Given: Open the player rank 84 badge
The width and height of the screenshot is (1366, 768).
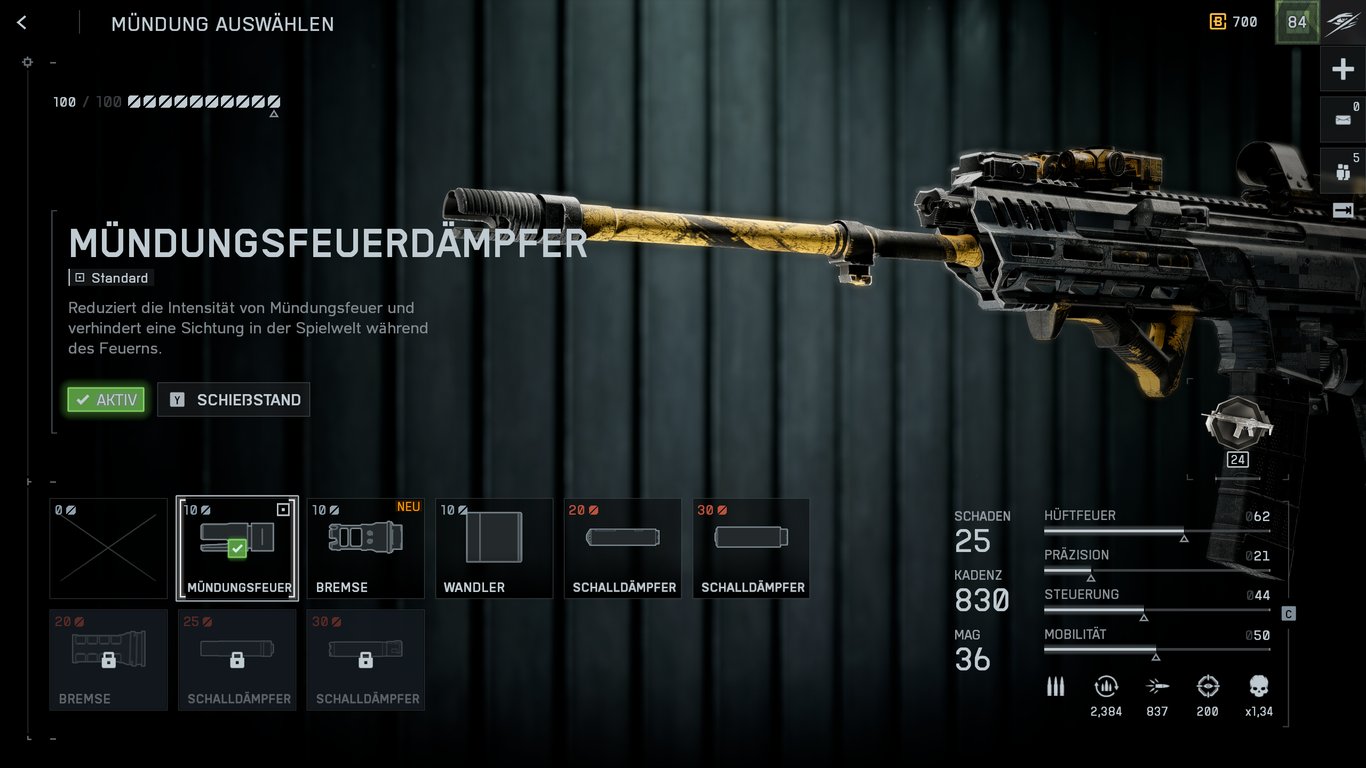Looking at the screenshot, I should pos(1296,23).
